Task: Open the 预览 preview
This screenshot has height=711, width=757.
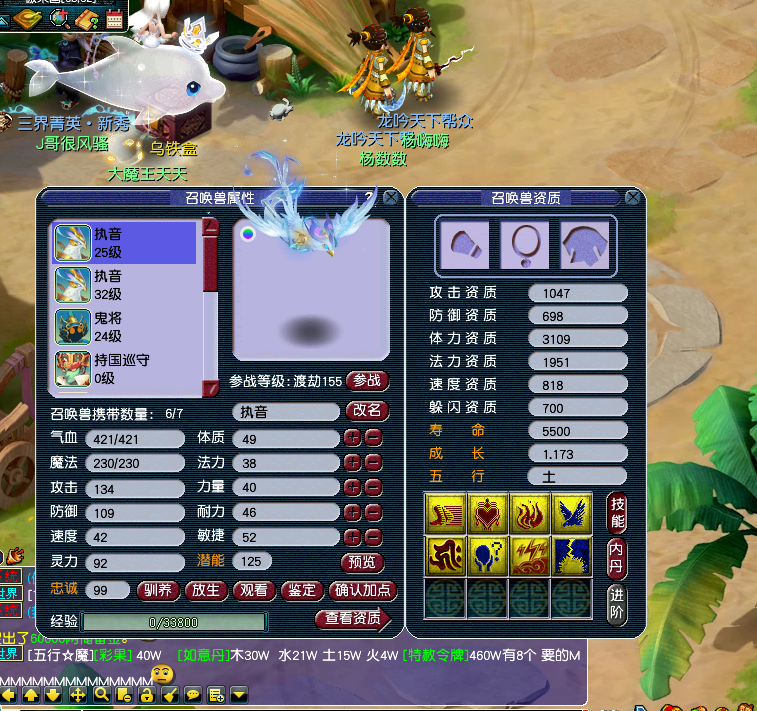Action: point(364,562)
